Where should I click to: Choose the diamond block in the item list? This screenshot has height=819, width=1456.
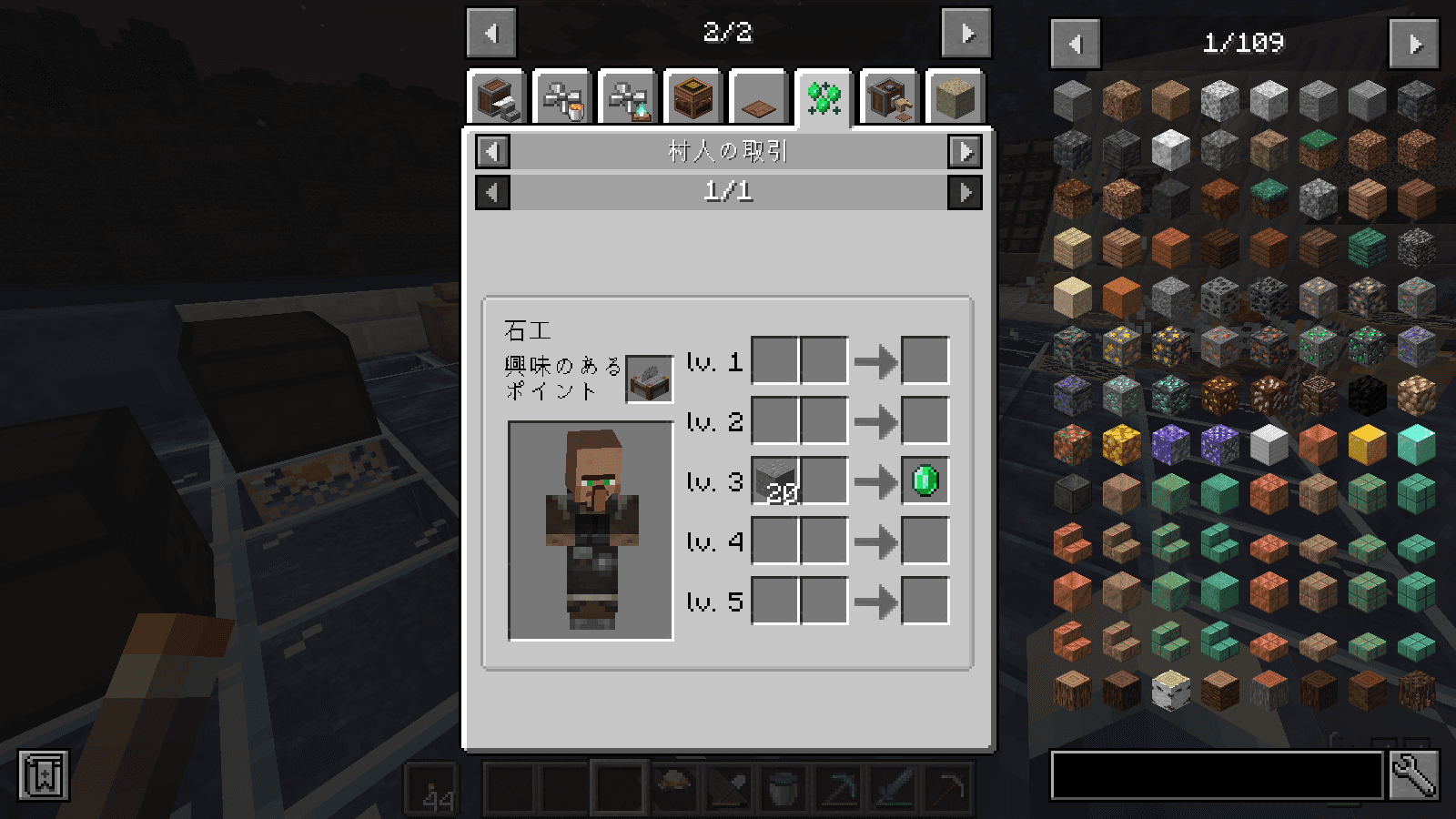(1416, 444)
